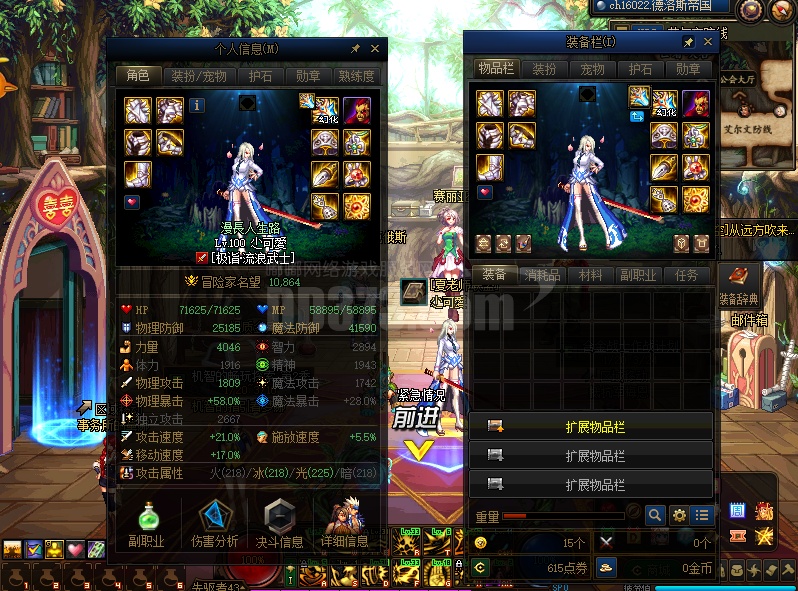Select the 护石 tab in 个人信息 window
Screen dimensions: 798x591
tap(260, 76)
